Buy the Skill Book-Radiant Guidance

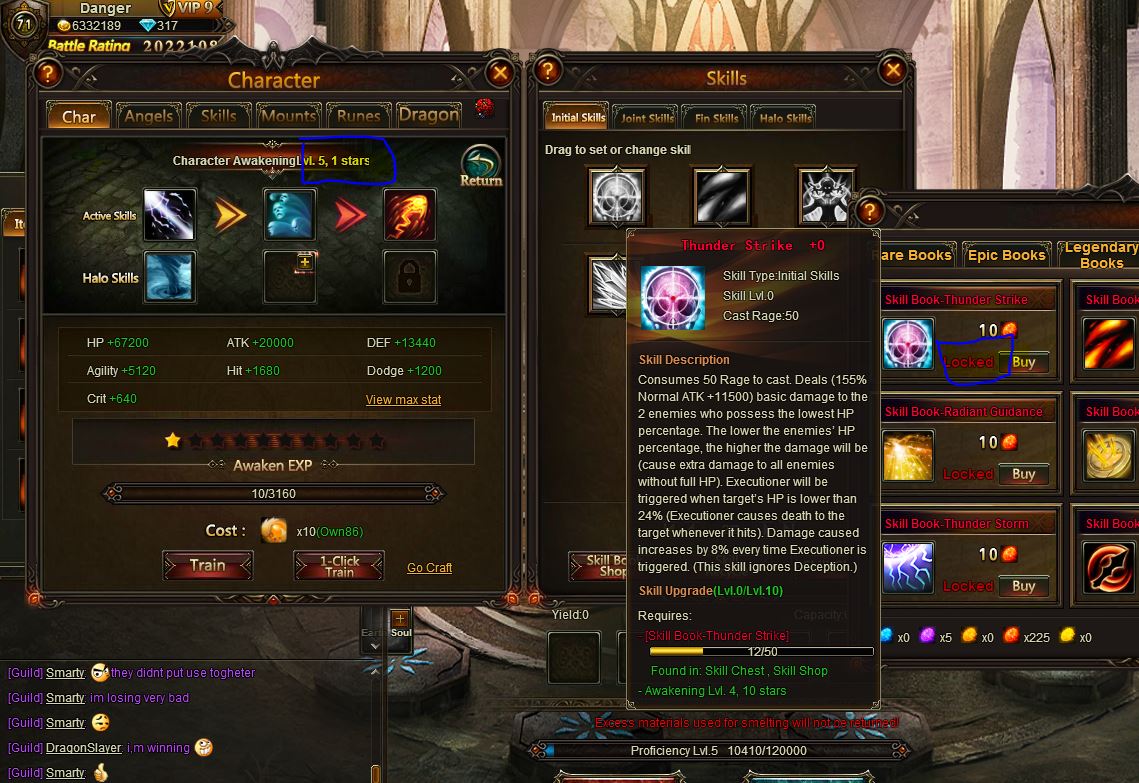point(1023,474)
